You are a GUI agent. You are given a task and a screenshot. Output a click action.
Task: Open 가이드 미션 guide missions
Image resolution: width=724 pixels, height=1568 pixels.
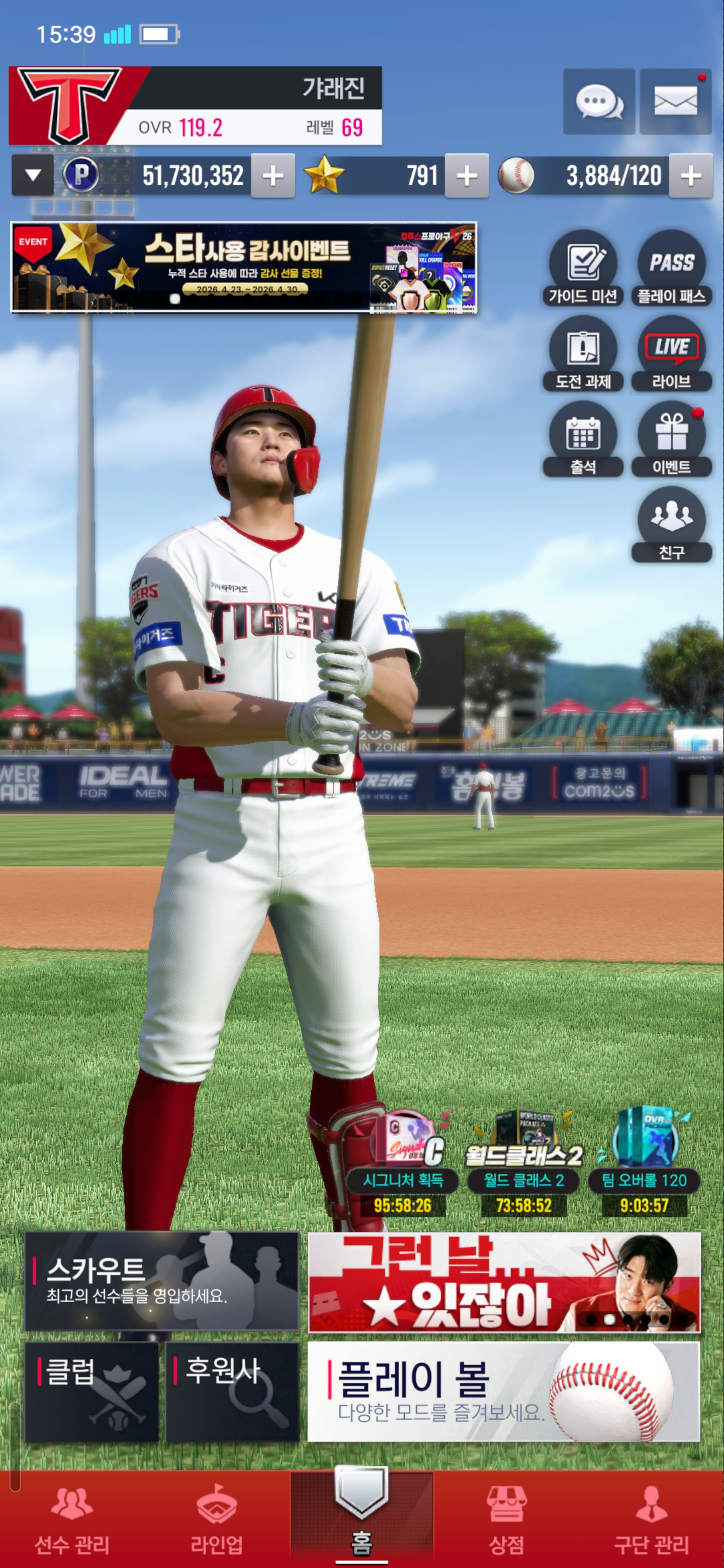coord(583,268)
